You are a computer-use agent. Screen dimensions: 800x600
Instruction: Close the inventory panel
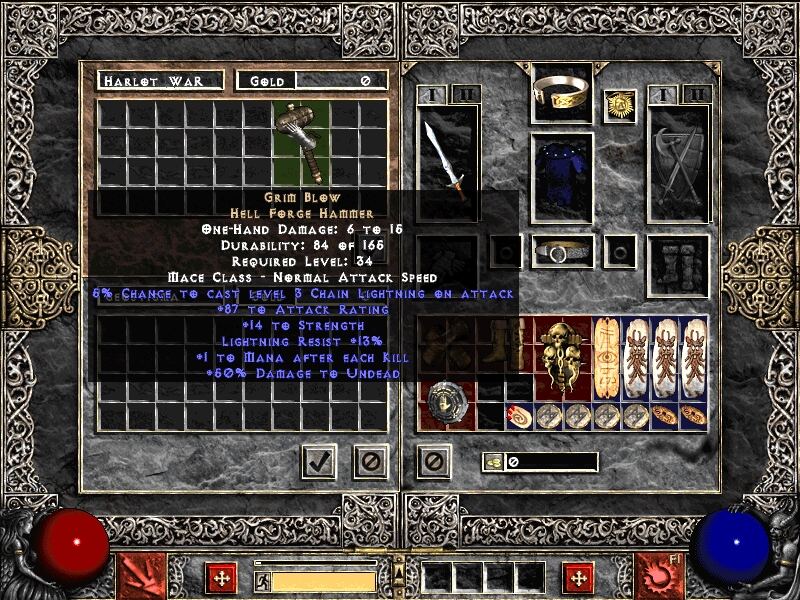click(x=433, y=461)
